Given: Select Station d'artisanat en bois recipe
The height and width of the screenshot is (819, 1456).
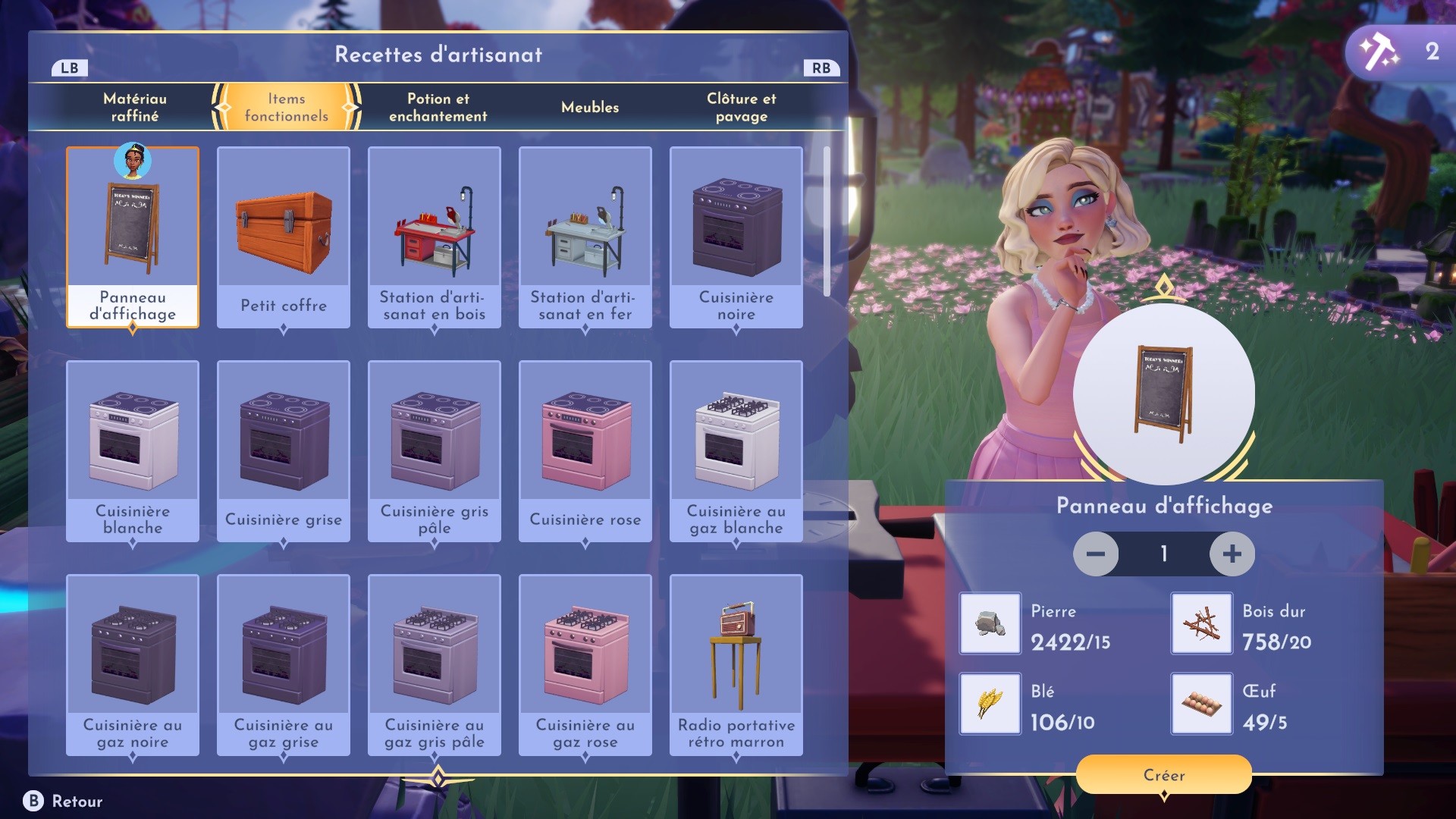Looking at the screenshot, I should [x=435, y=237].
